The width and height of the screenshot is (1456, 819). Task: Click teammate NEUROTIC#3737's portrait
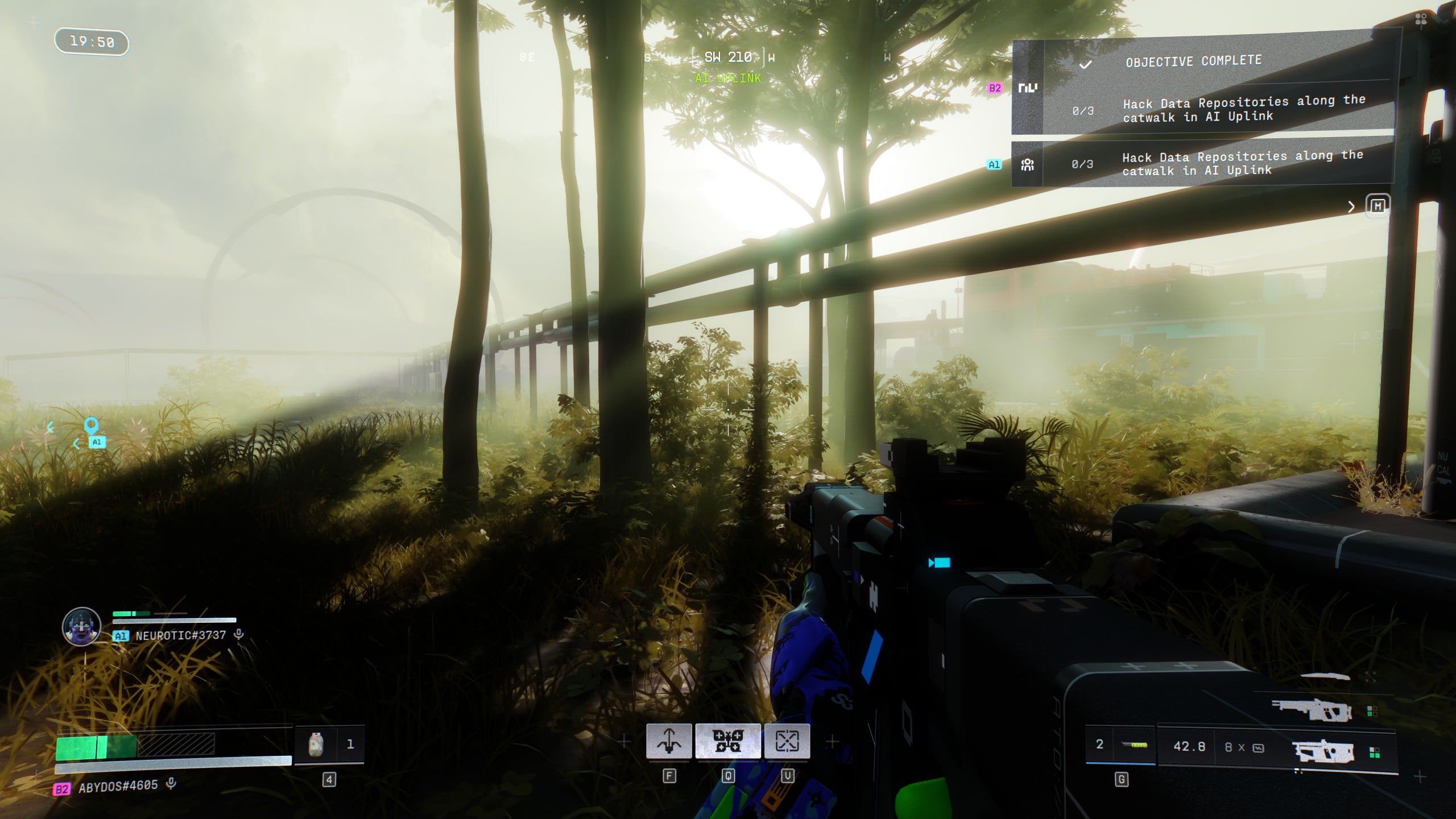[x=81, y=626]
